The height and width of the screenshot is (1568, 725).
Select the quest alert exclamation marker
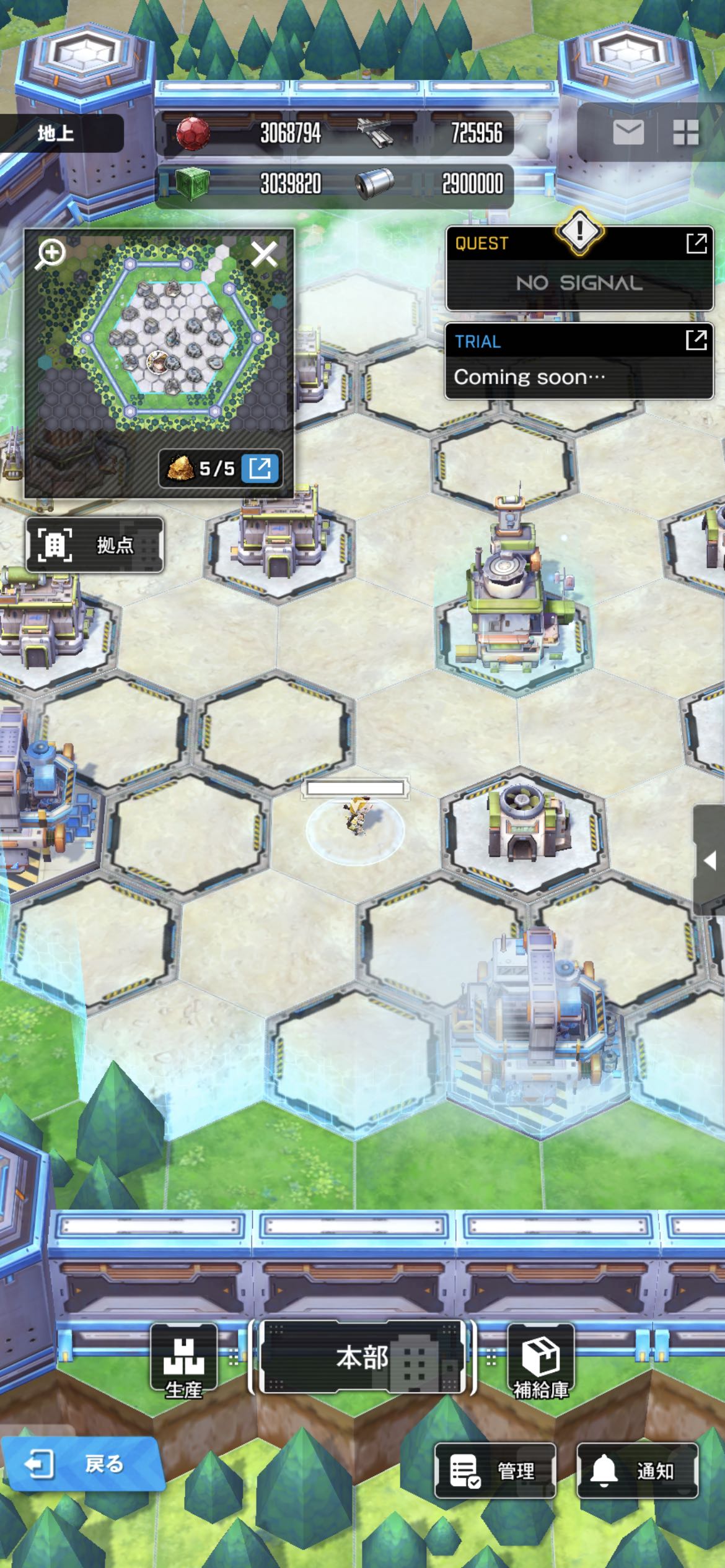coord(579,232)
